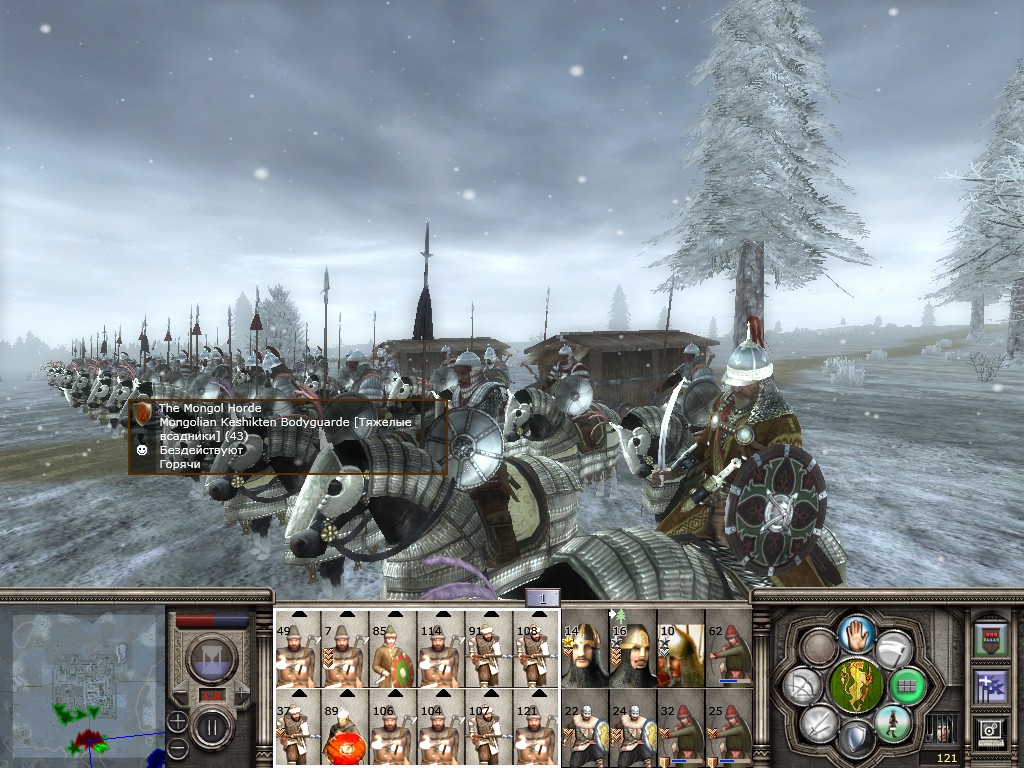Activate the halt order hand icon
Viewport: 1024px width, 768px height.
(857, 633)
